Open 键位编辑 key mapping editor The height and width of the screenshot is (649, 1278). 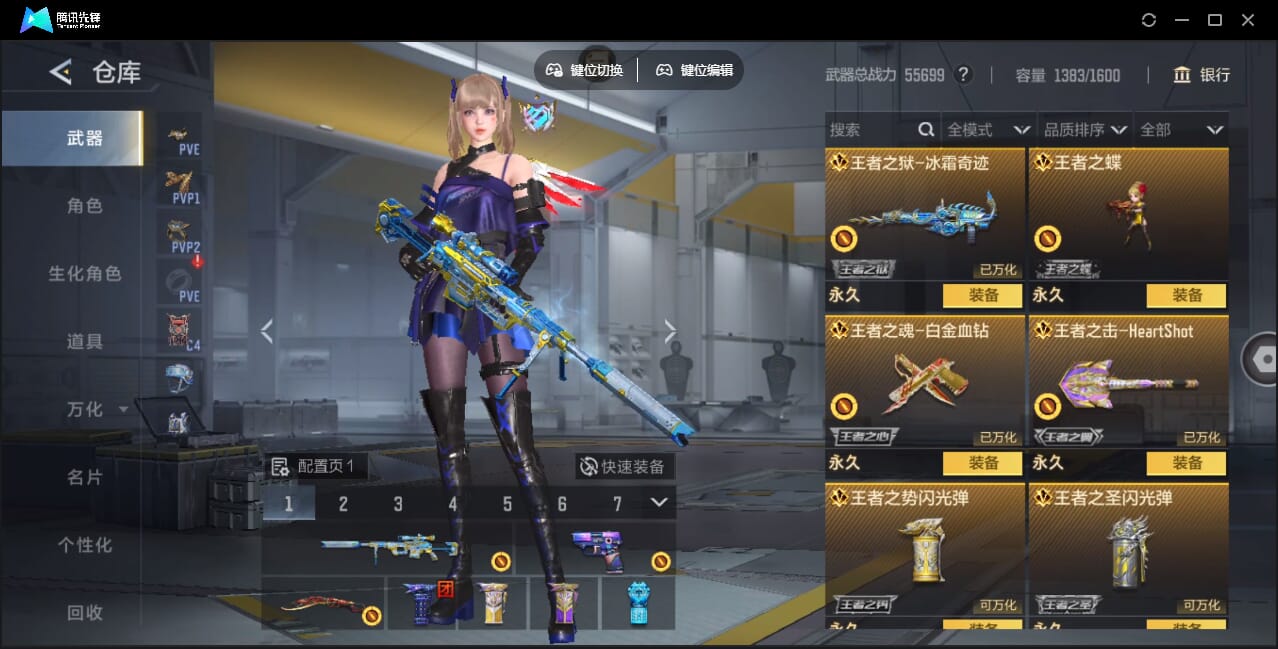click(695, 70)
